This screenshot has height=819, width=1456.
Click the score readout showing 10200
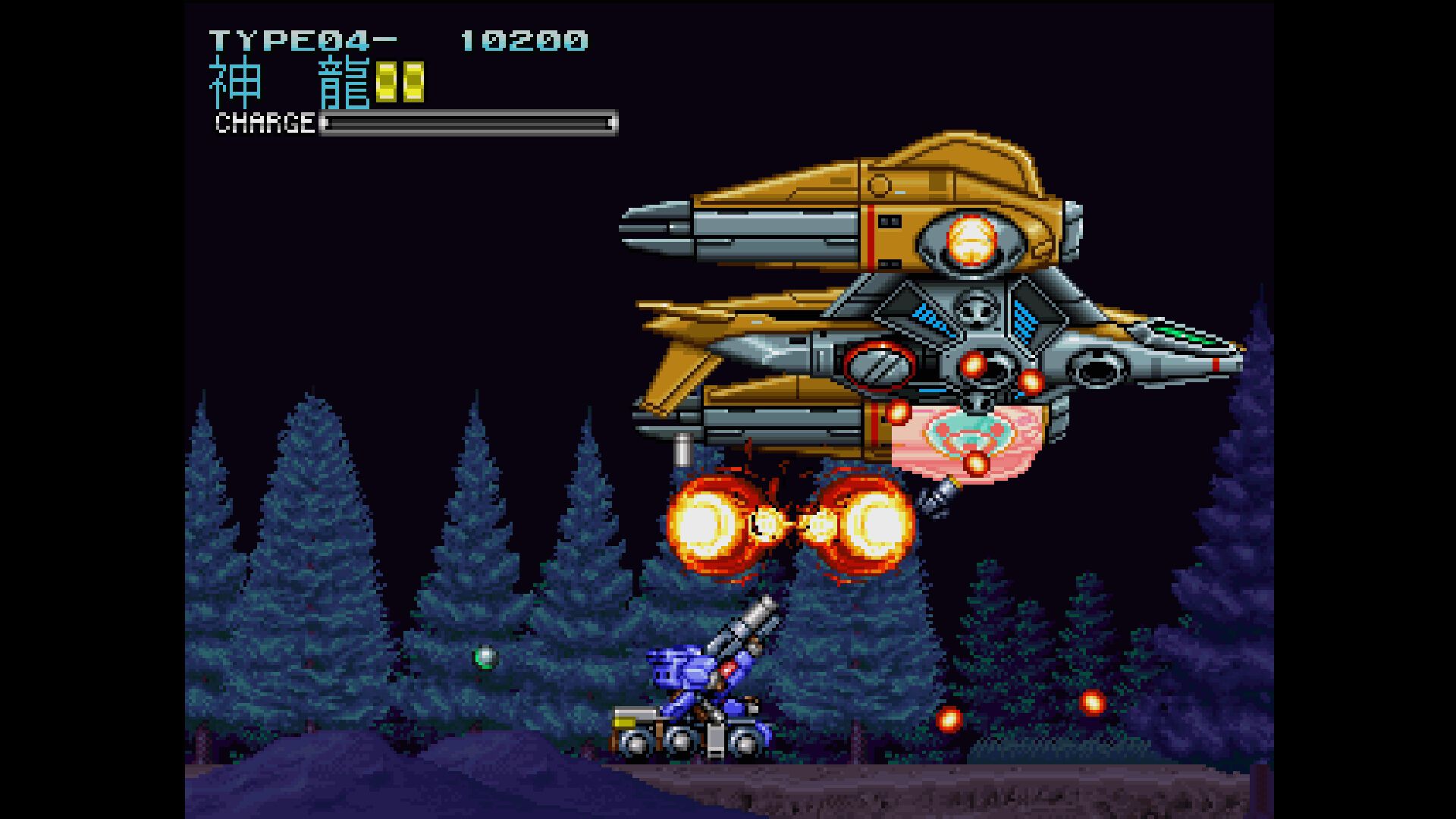(523, 42)
